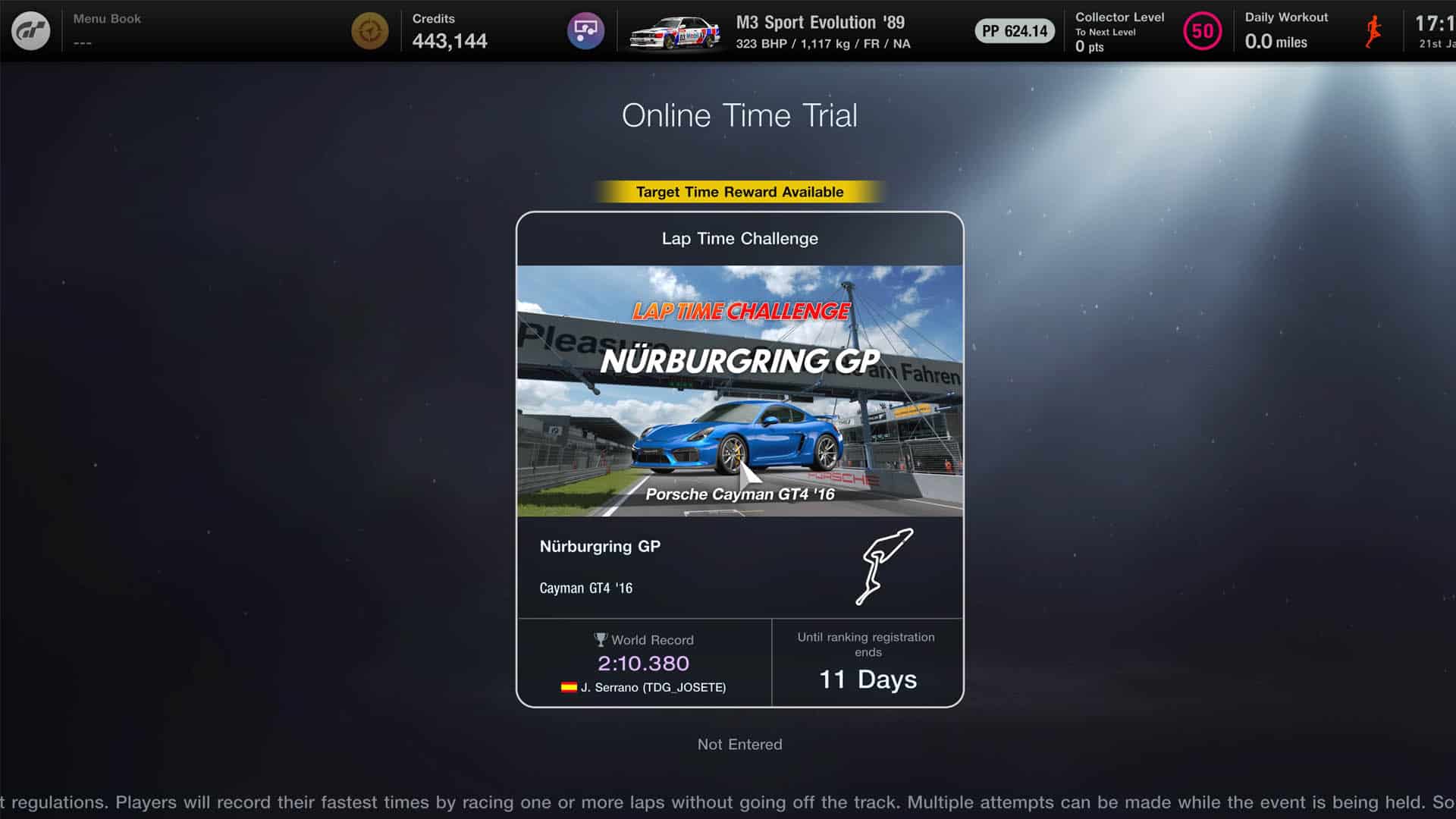
Task: Click world record time 2:10.380
Action: pyautogui.click(x=644, y=663)
